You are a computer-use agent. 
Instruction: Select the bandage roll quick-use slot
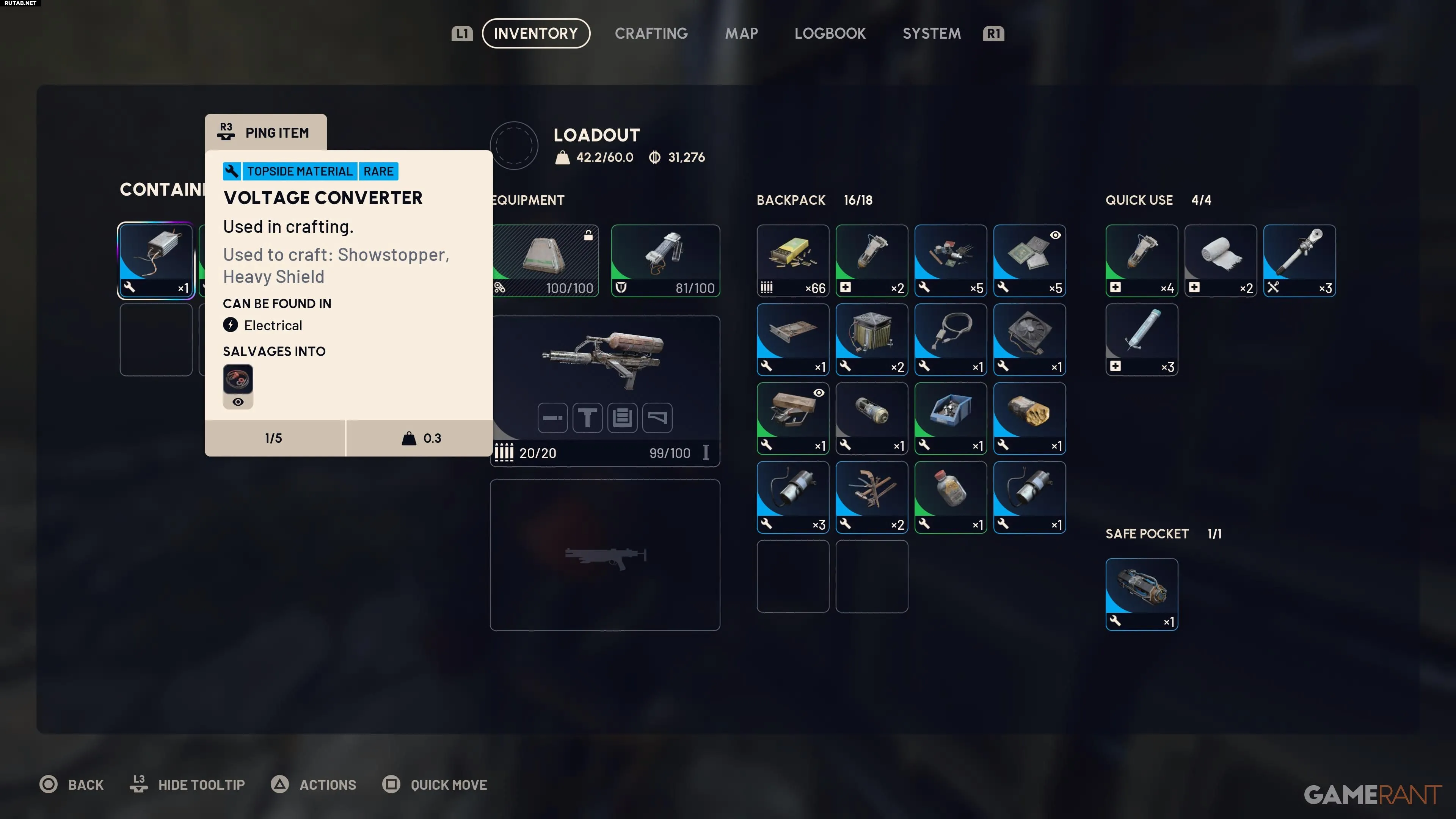[1220, 260]
